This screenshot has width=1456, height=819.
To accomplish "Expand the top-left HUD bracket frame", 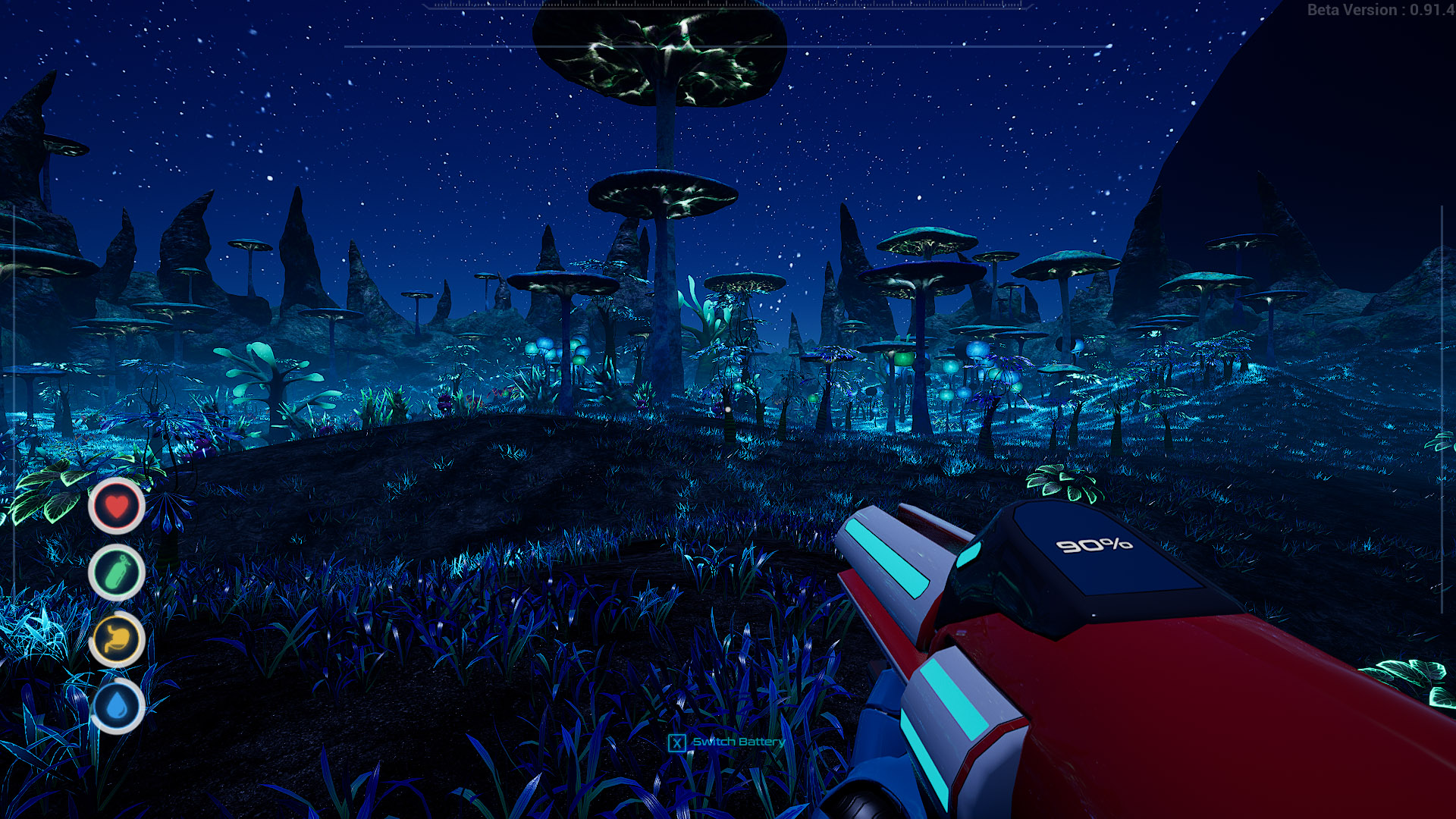I will tap(15, 227).
